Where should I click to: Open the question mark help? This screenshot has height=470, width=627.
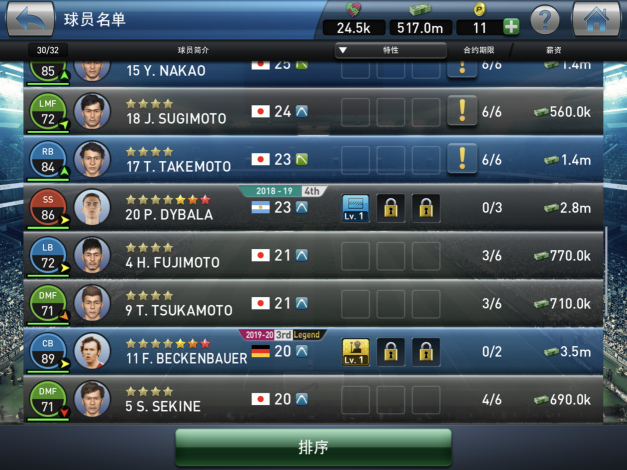point(544,19)
